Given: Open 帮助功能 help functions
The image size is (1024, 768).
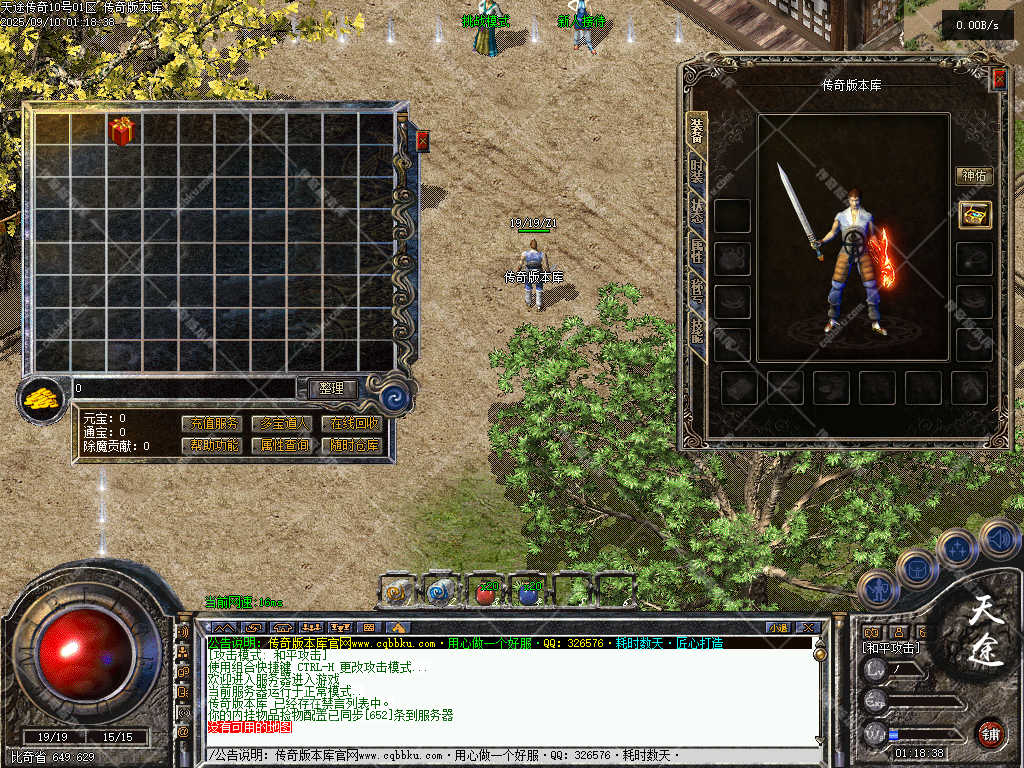Looking at the screenshot, I should coord(212,445).
